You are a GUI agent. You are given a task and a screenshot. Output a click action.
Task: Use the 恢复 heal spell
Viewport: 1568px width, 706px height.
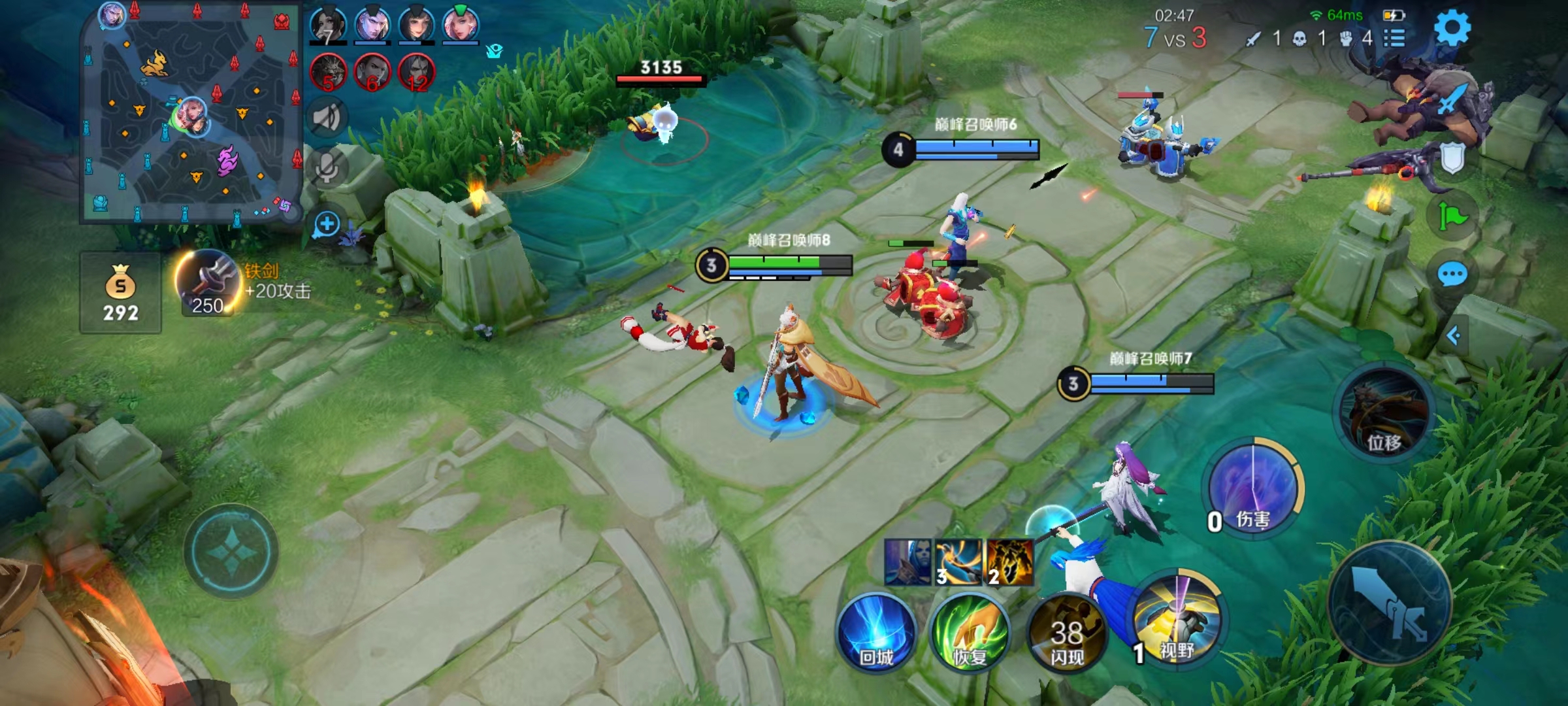[970, 631]
